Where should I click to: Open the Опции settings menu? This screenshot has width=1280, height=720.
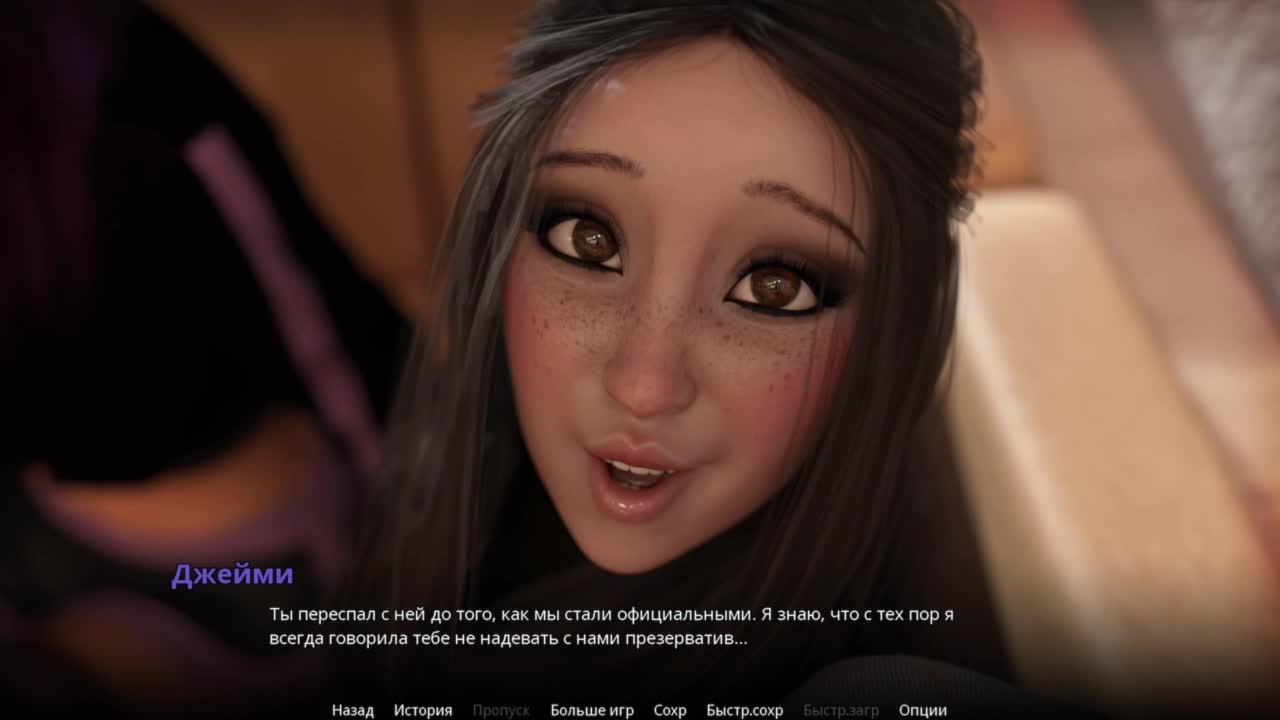click(922, 710)
